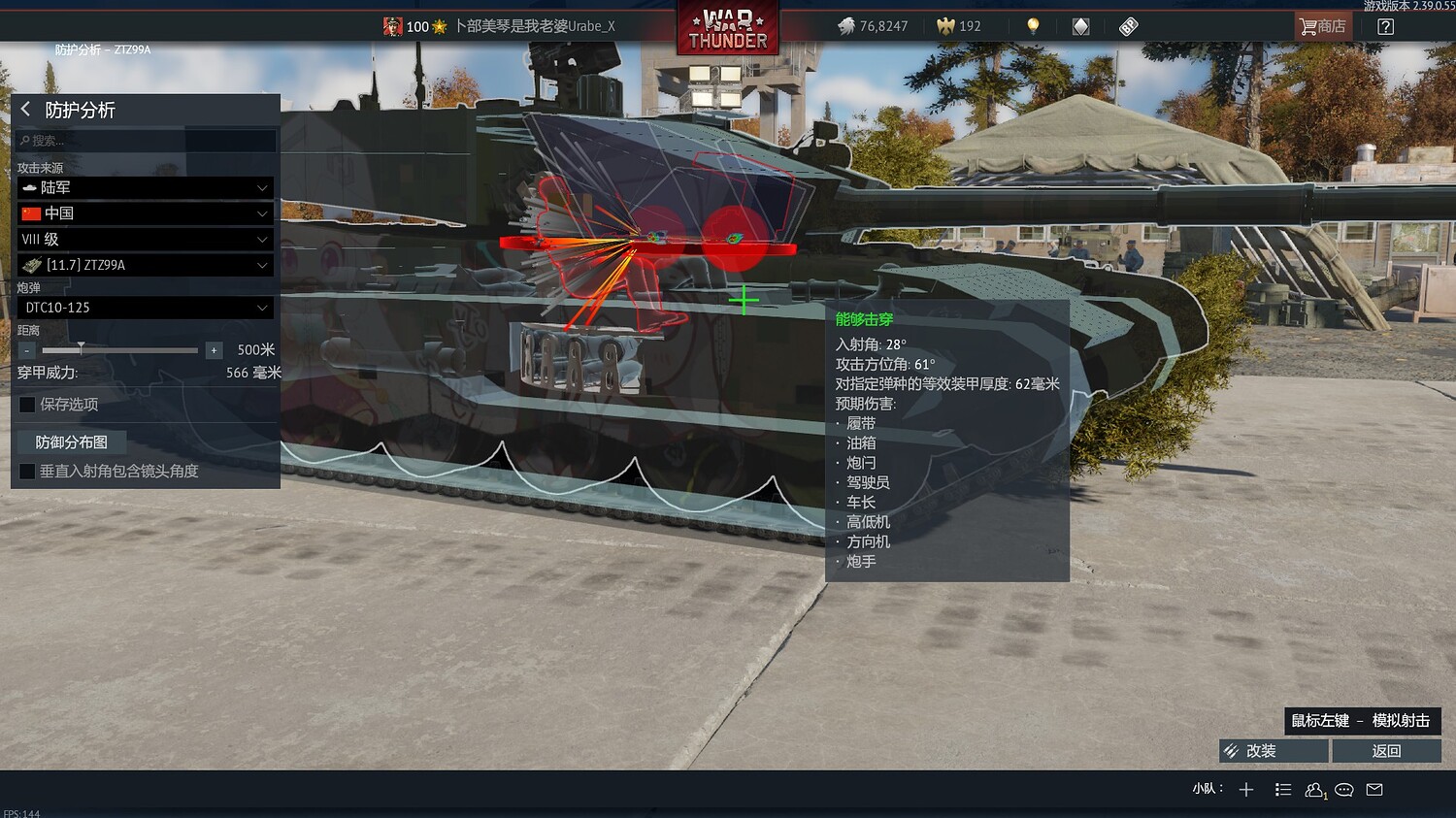Image resolution: width=1456 pixels, height=818 pixels.
Task: Open the friends list icon
Action: [1314, 790]
